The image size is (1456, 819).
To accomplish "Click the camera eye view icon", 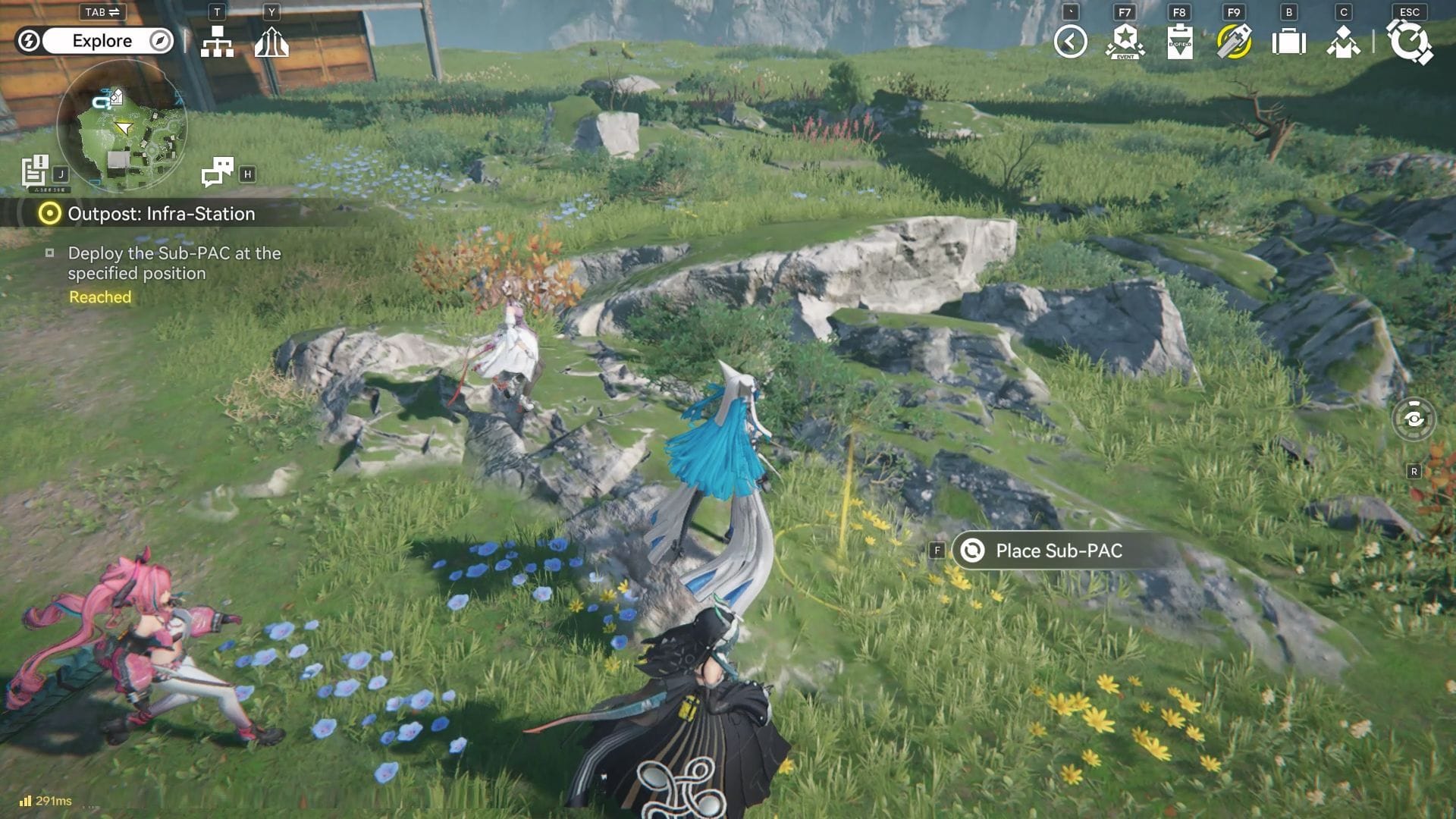I will point(1414,419).
